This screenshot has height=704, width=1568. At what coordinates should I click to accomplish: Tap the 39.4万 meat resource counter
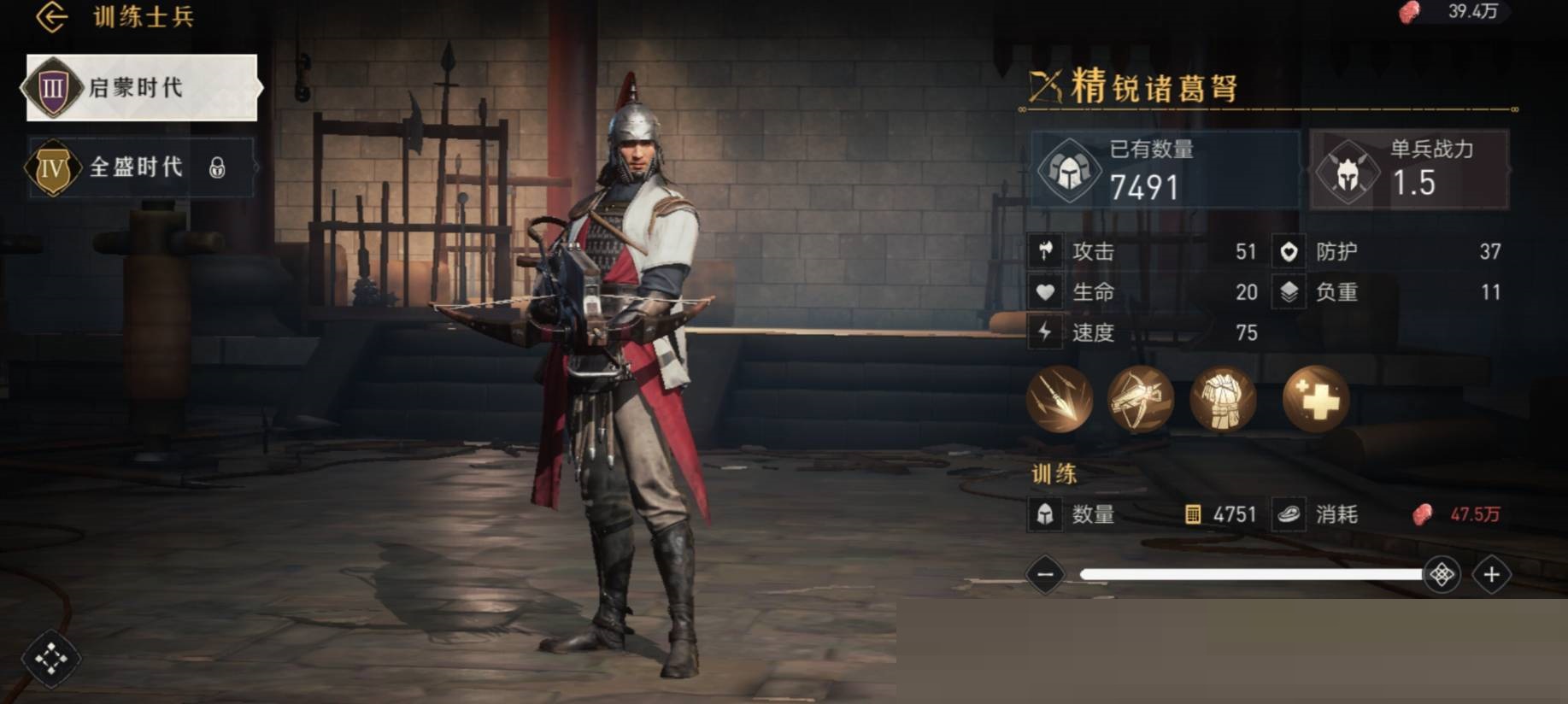(1457, 12)
